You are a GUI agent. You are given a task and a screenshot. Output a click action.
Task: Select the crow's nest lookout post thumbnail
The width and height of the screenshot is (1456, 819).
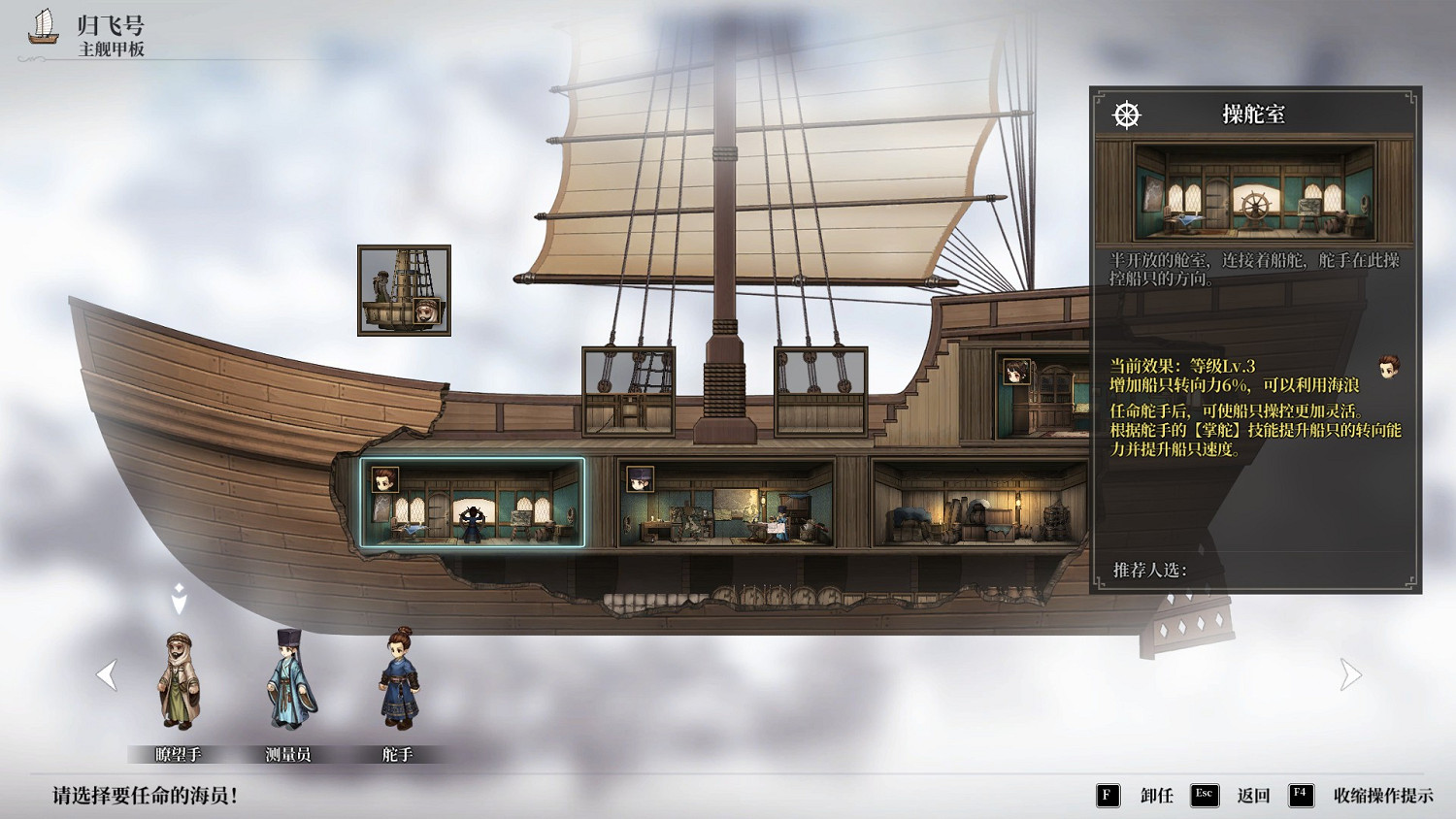[404, 290]
